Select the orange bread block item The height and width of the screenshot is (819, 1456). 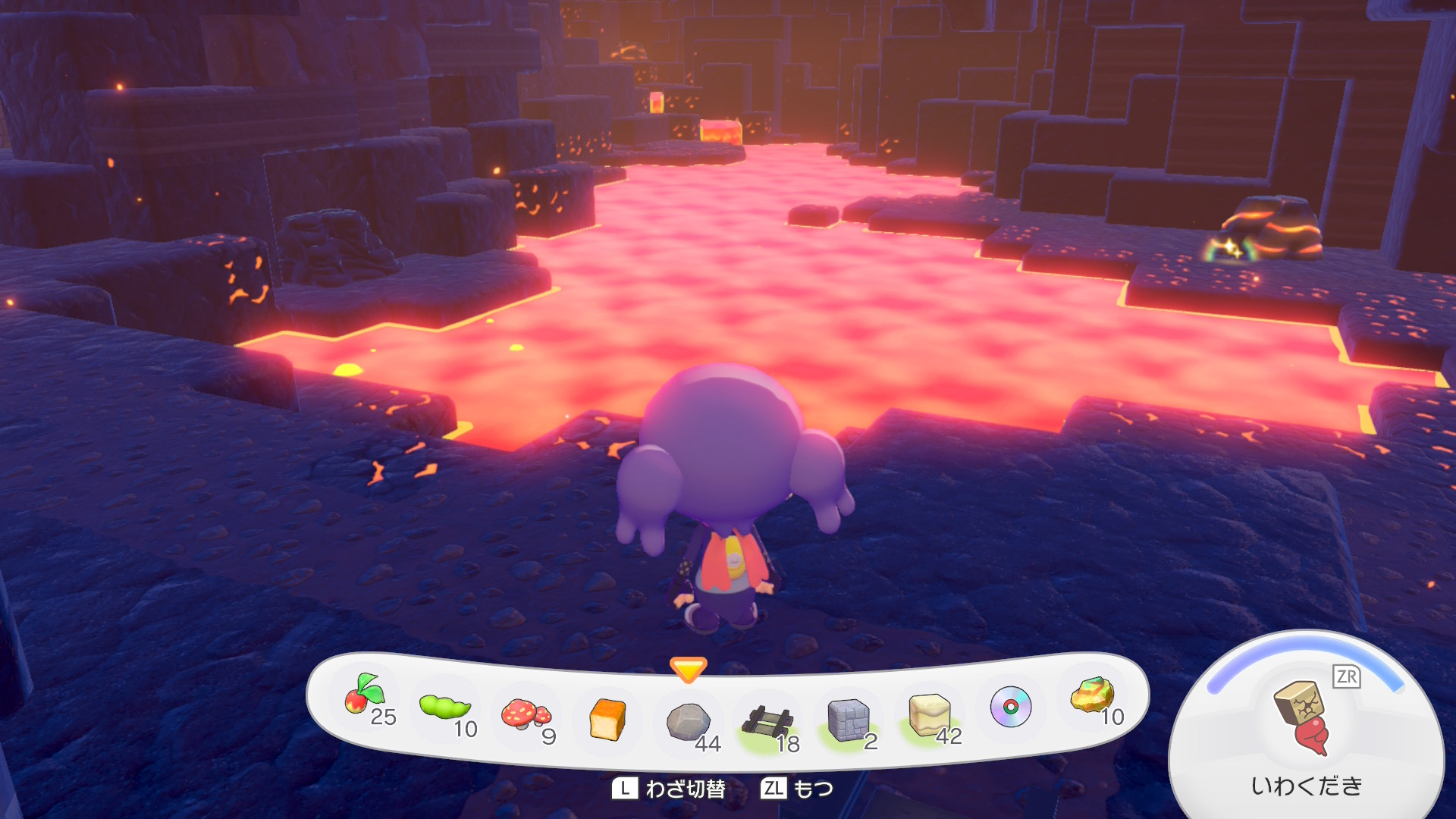pos(607,719)
